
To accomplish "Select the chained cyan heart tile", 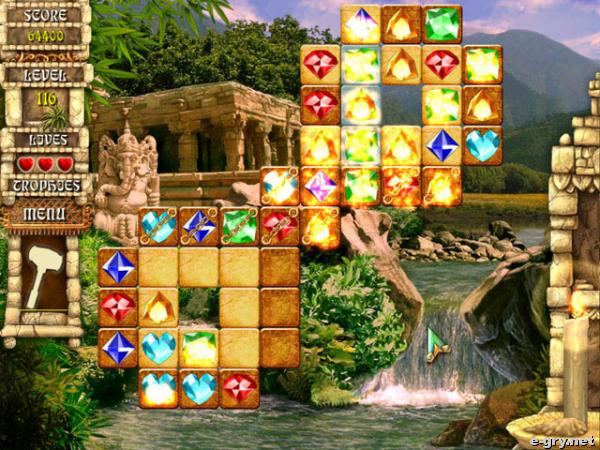I will coord(158,226).
